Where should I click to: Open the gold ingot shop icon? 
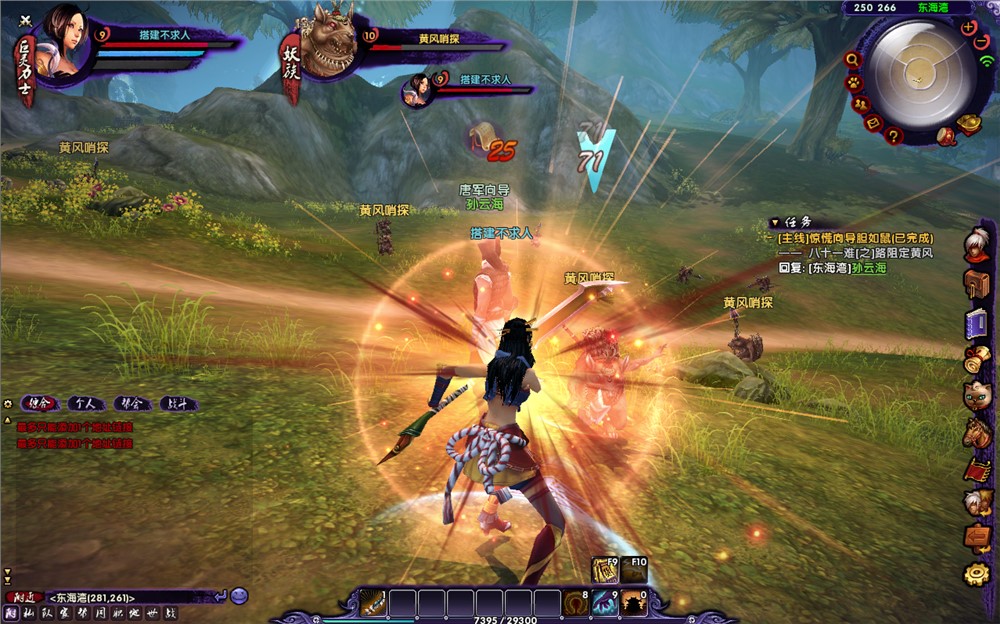[x=969, y=124]
